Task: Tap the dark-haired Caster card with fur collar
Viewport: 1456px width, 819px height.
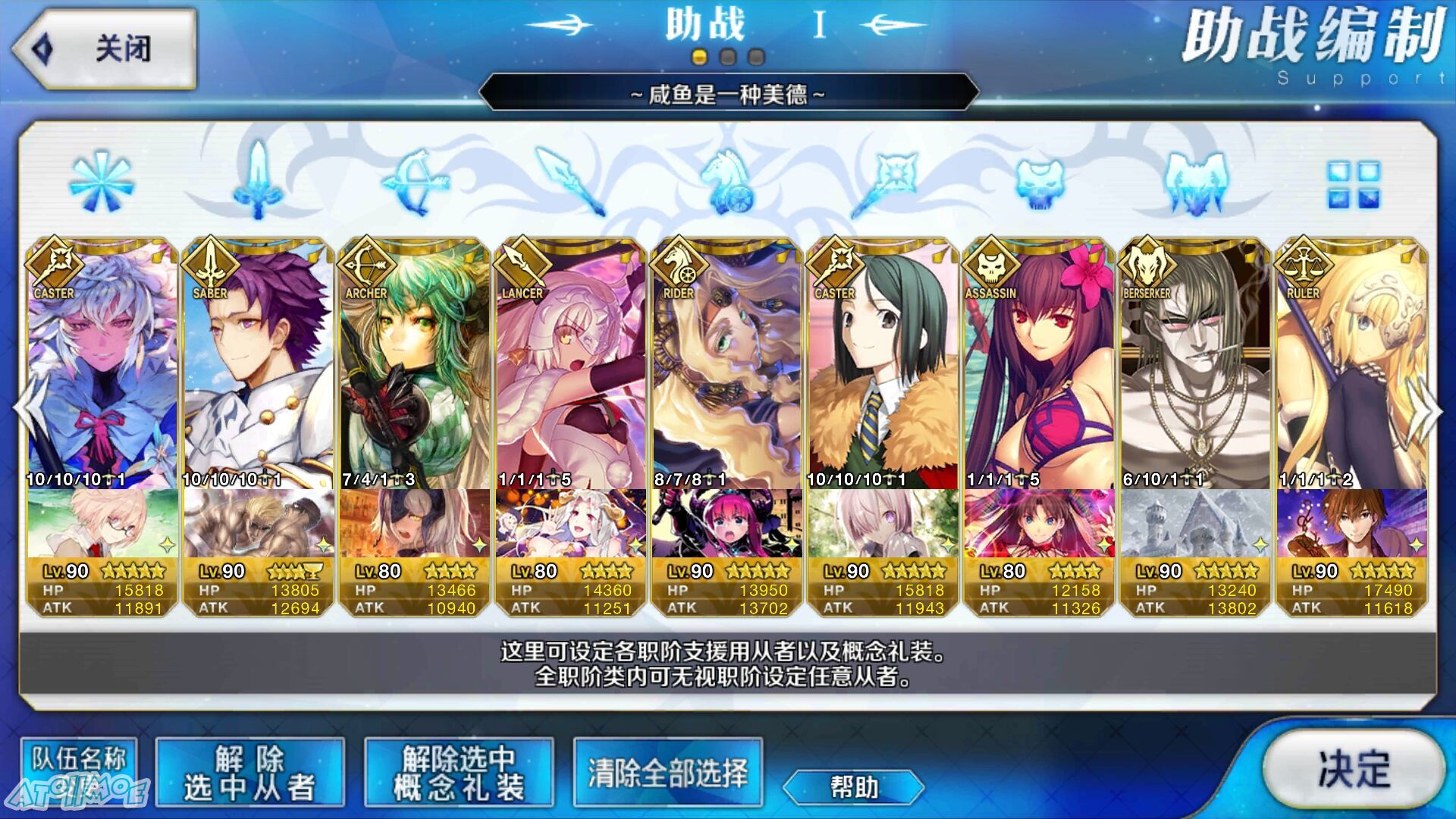Action: click(883, 364)
